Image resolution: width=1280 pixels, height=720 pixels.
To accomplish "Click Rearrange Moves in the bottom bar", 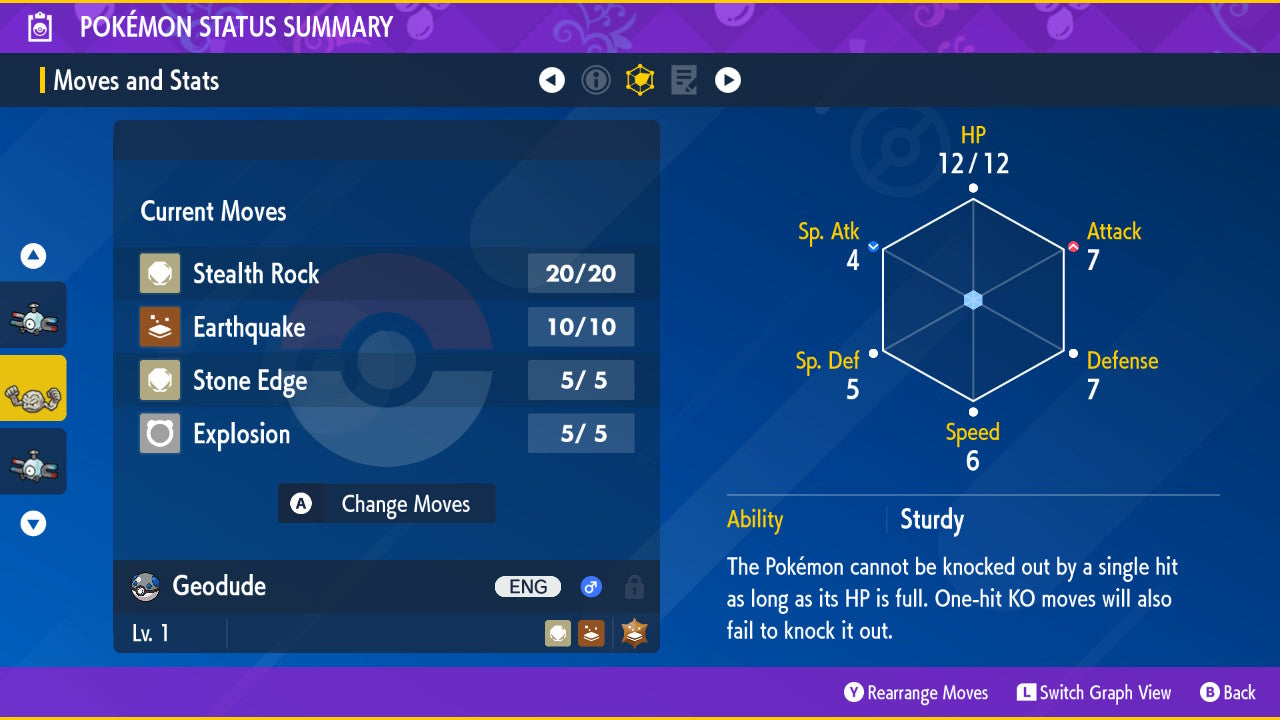I will [x=916, y=693].
